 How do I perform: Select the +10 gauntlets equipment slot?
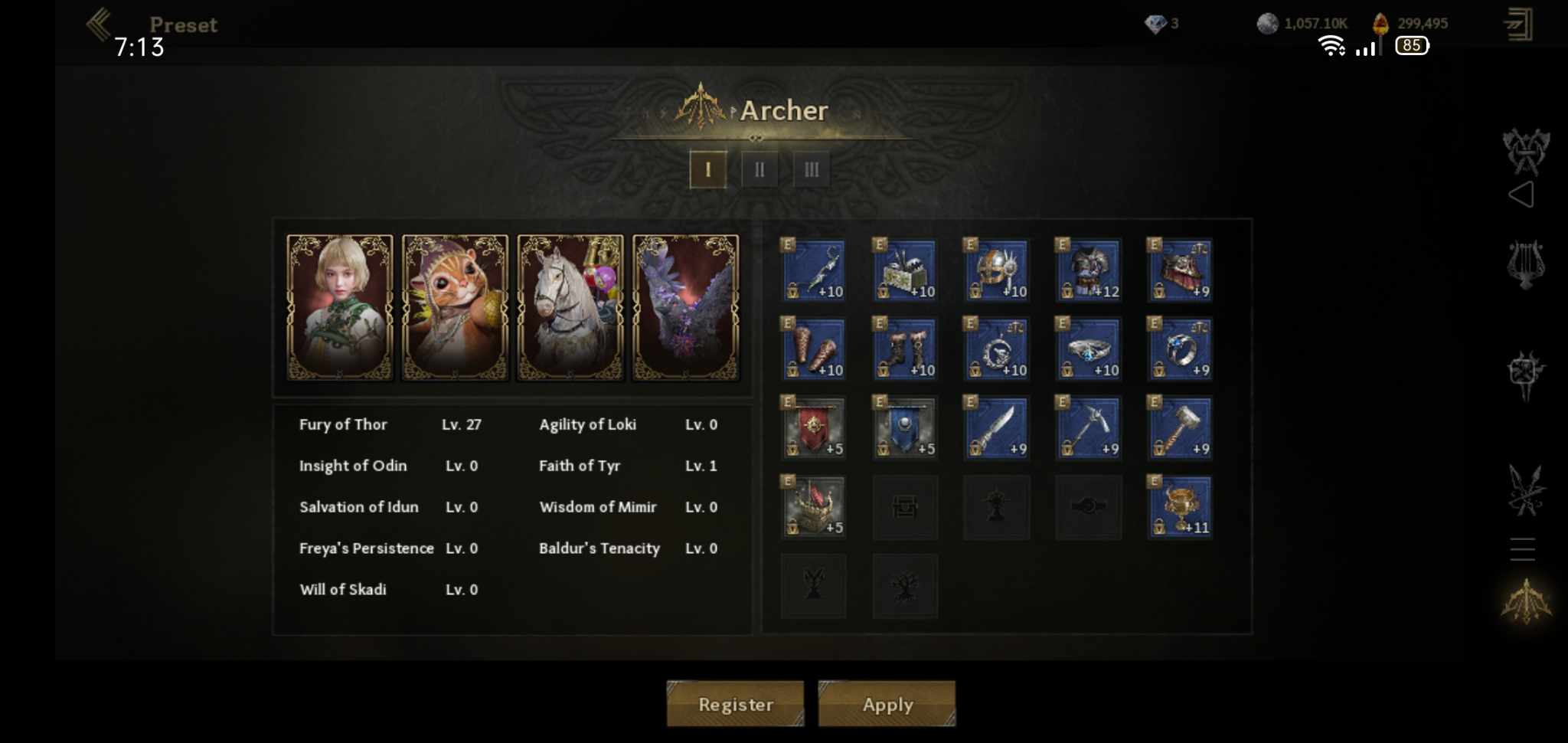coord(813,349)
